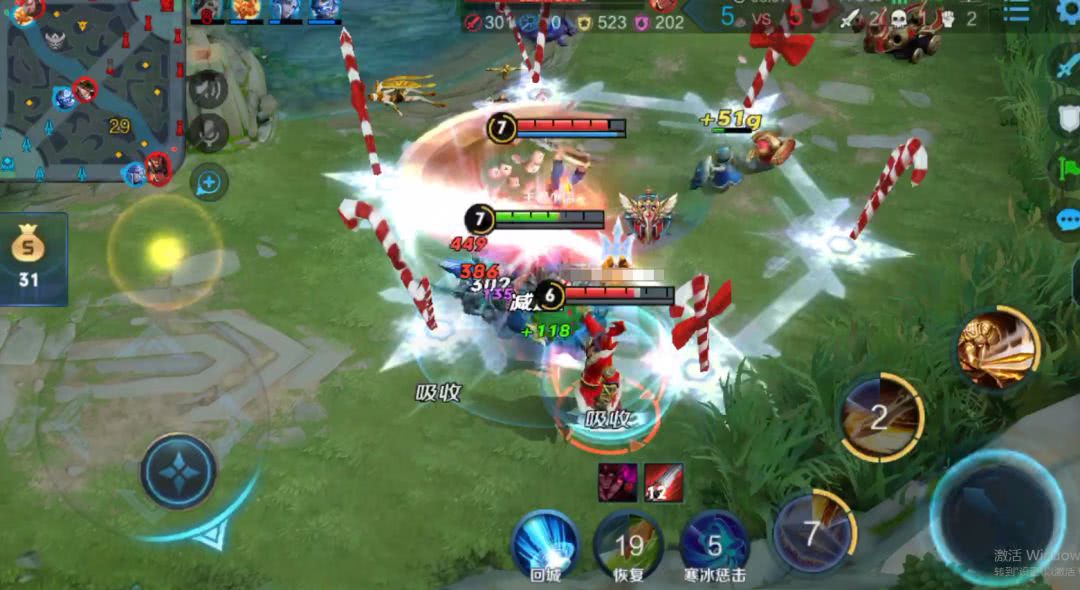Send the green flag gather signal
The height and width of the screenshot is (590, 1080).
(x=1066, y=167)
